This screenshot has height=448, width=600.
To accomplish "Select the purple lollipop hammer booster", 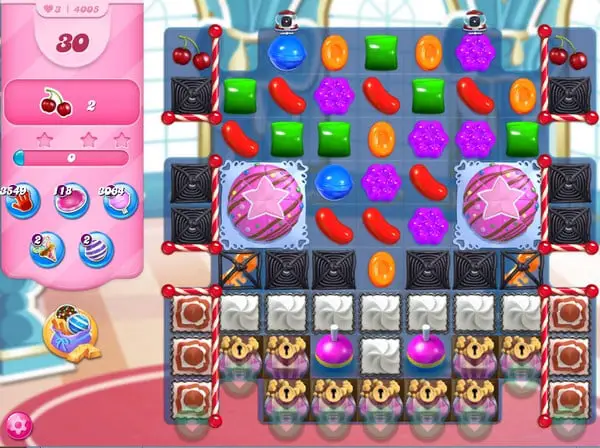I will [x=116, y=201].
